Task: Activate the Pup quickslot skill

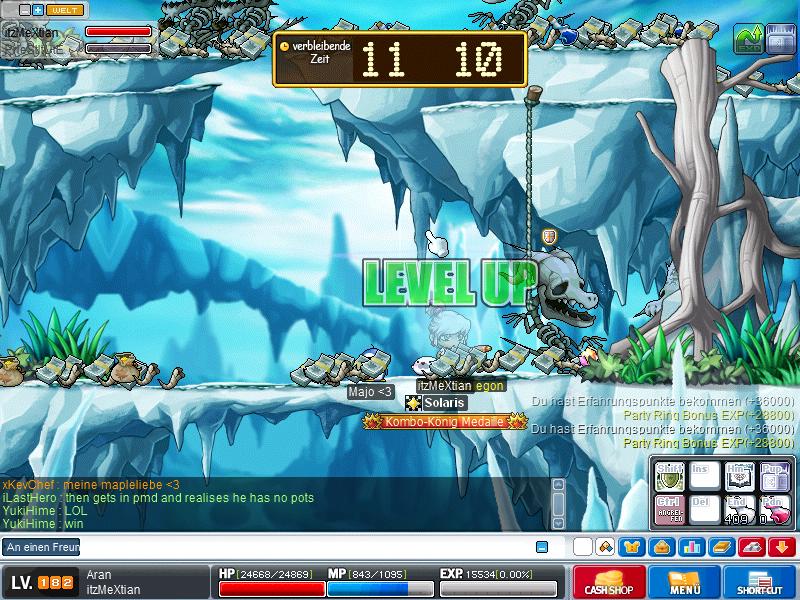Action: (773, 477)
